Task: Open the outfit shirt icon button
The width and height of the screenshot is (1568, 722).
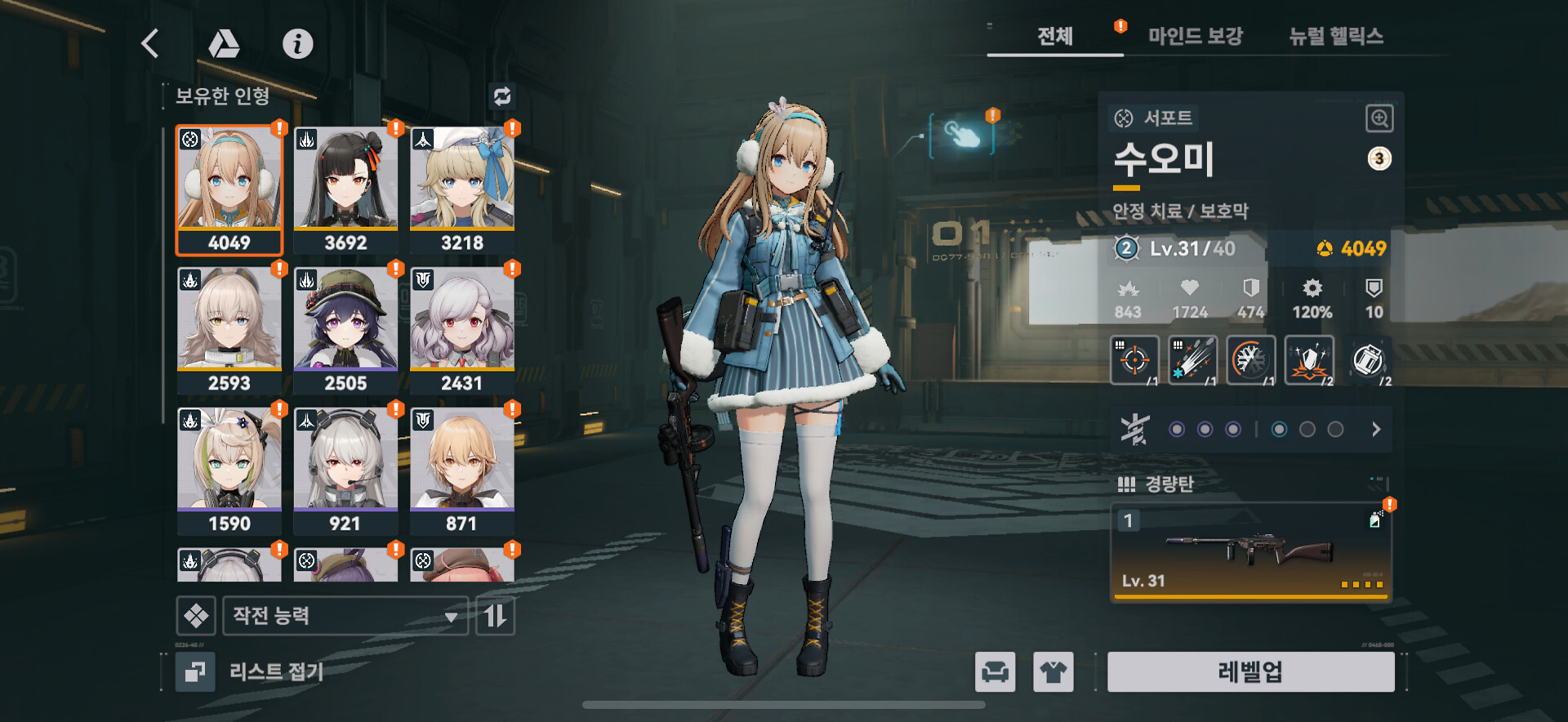Action: click(1053, 672)
